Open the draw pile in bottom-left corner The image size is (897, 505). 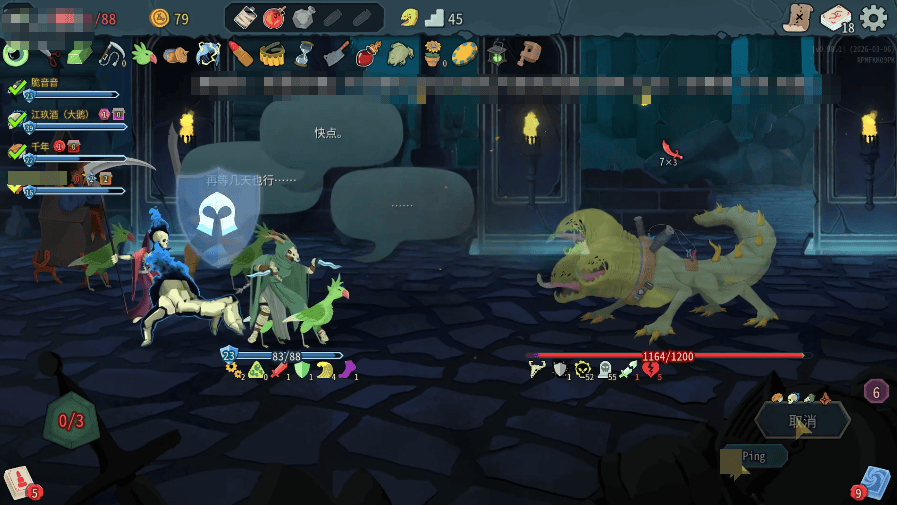click(20, 482)
